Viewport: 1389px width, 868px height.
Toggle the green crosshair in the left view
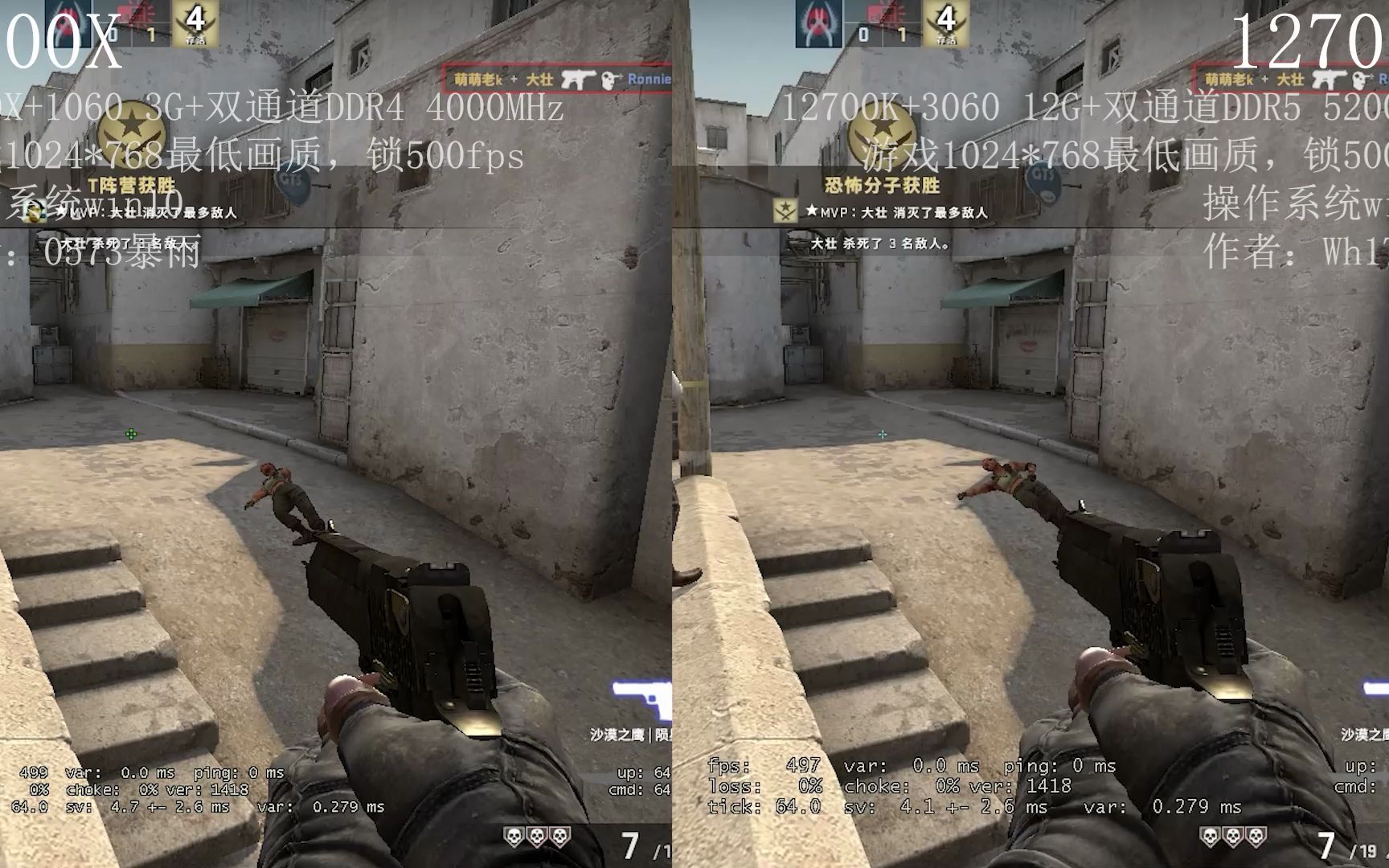(x=132, y=434)
